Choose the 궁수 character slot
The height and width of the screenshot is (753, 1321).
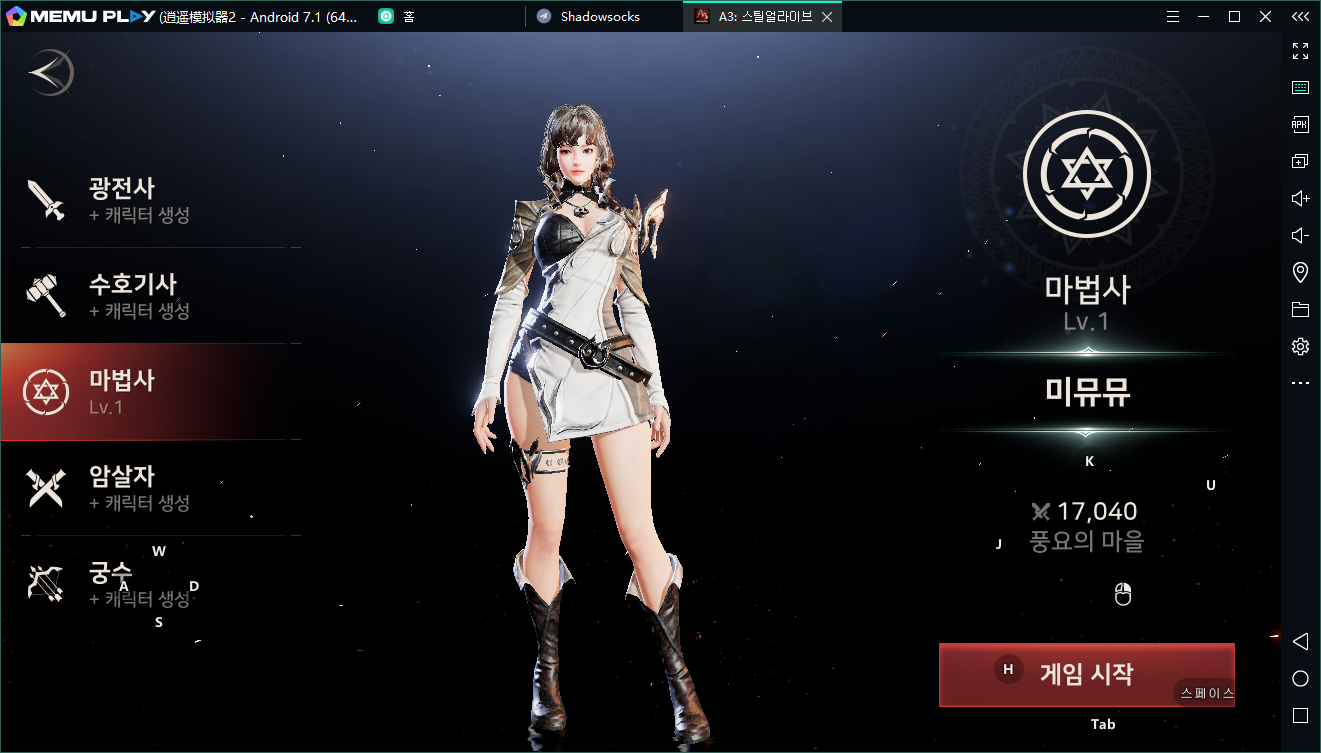coord(150,584)
